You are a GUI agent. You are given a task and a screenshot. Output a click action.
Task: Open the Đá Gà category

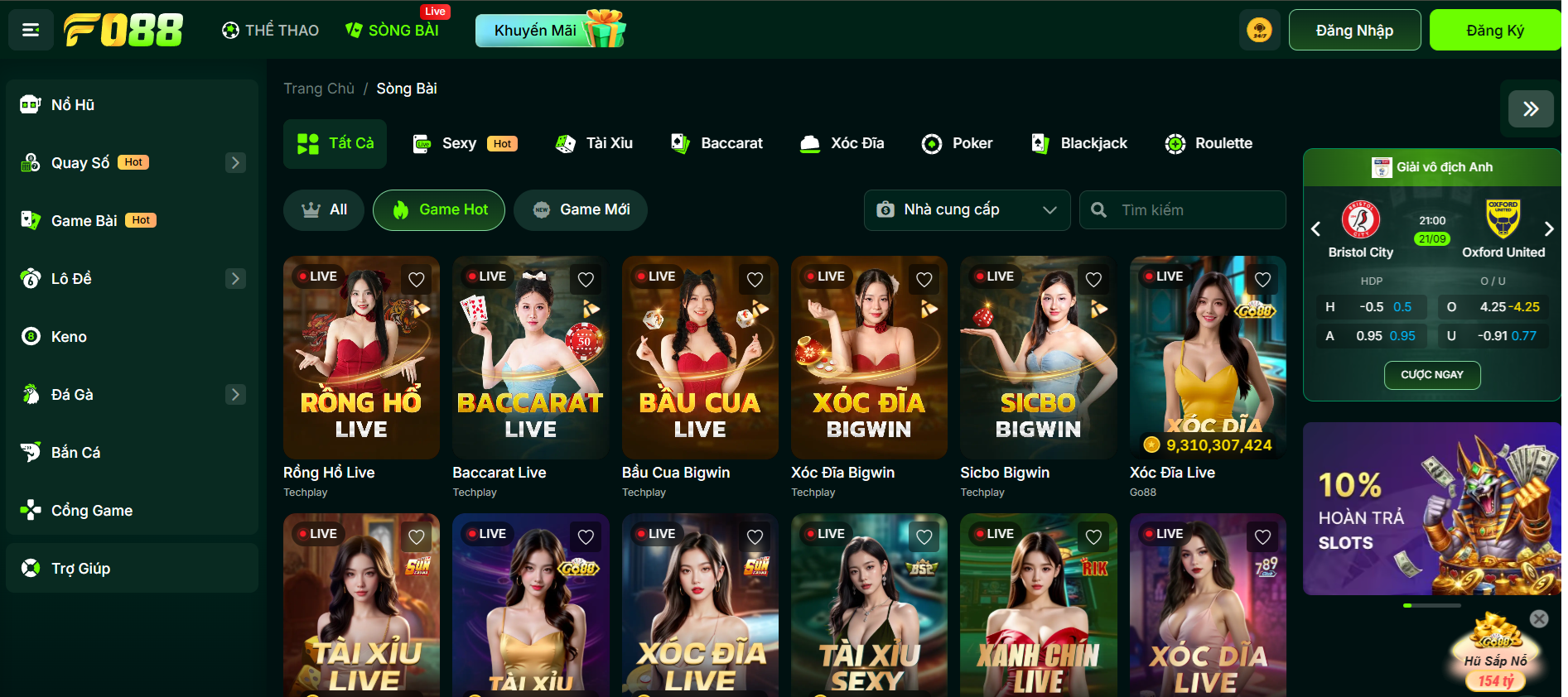tap(31, 394)
